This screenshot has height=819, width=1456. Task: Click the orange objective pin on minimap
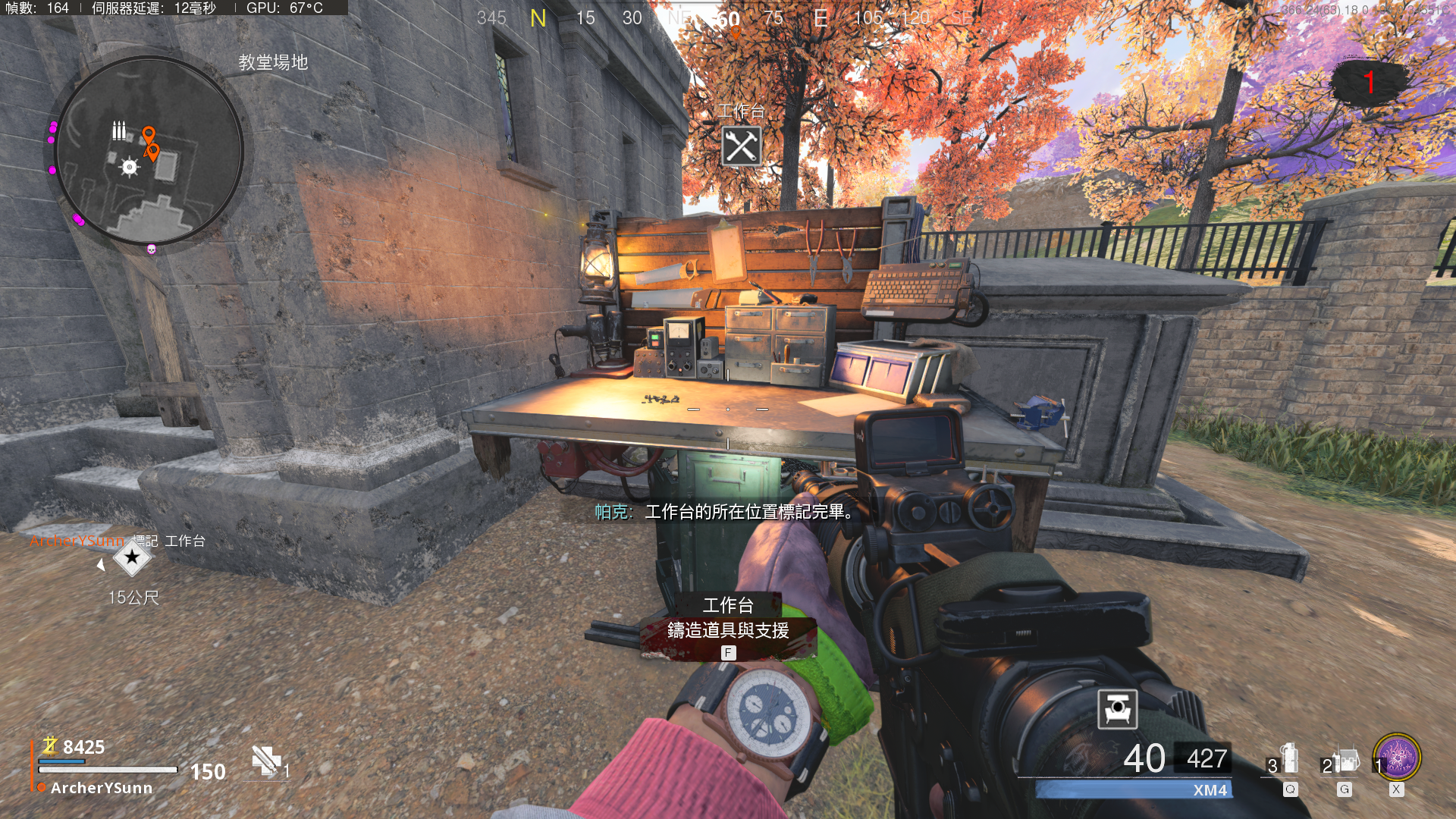click(149, 136)
